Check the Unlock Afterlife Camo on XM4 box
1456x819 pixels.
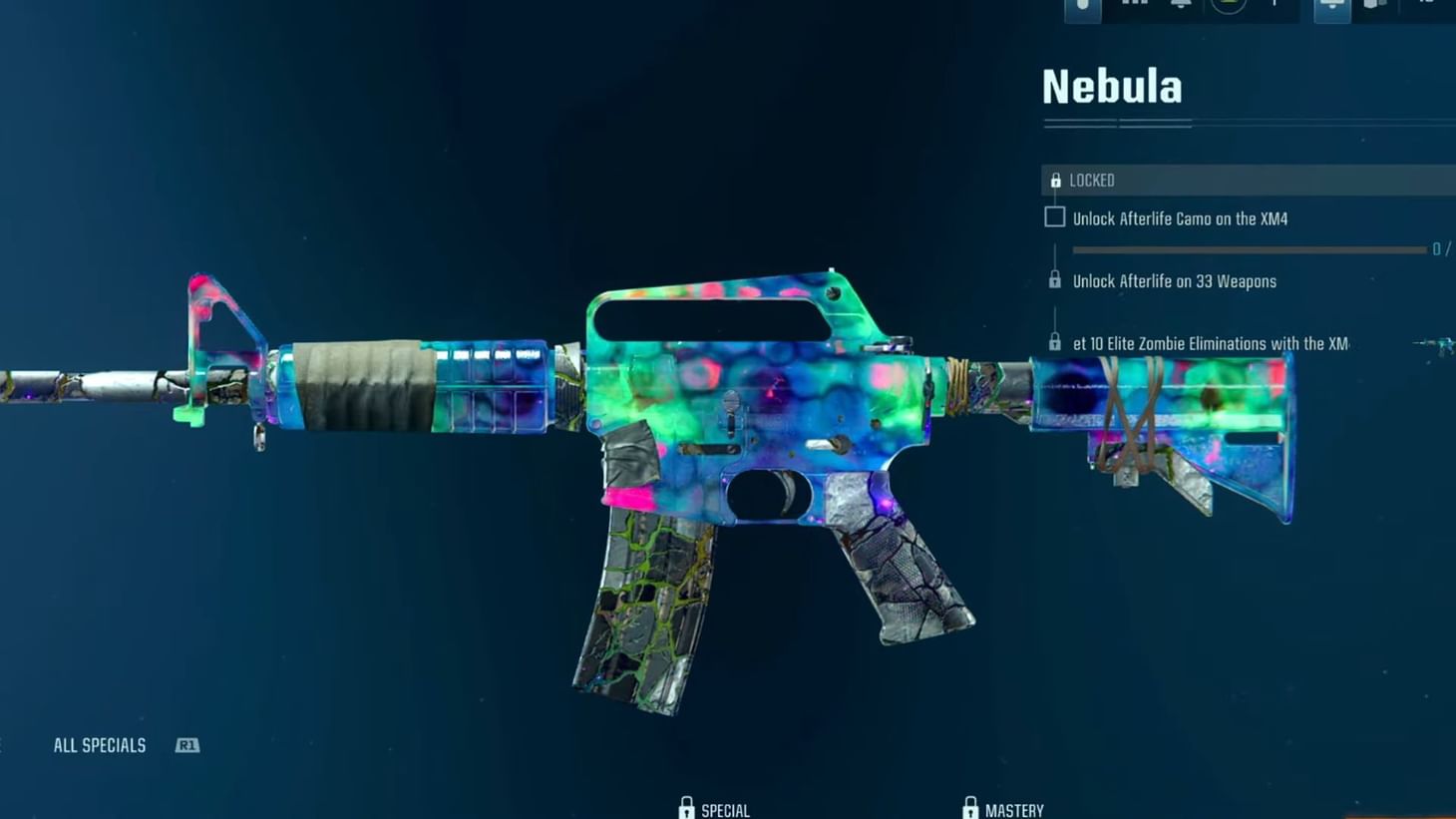1054,216
